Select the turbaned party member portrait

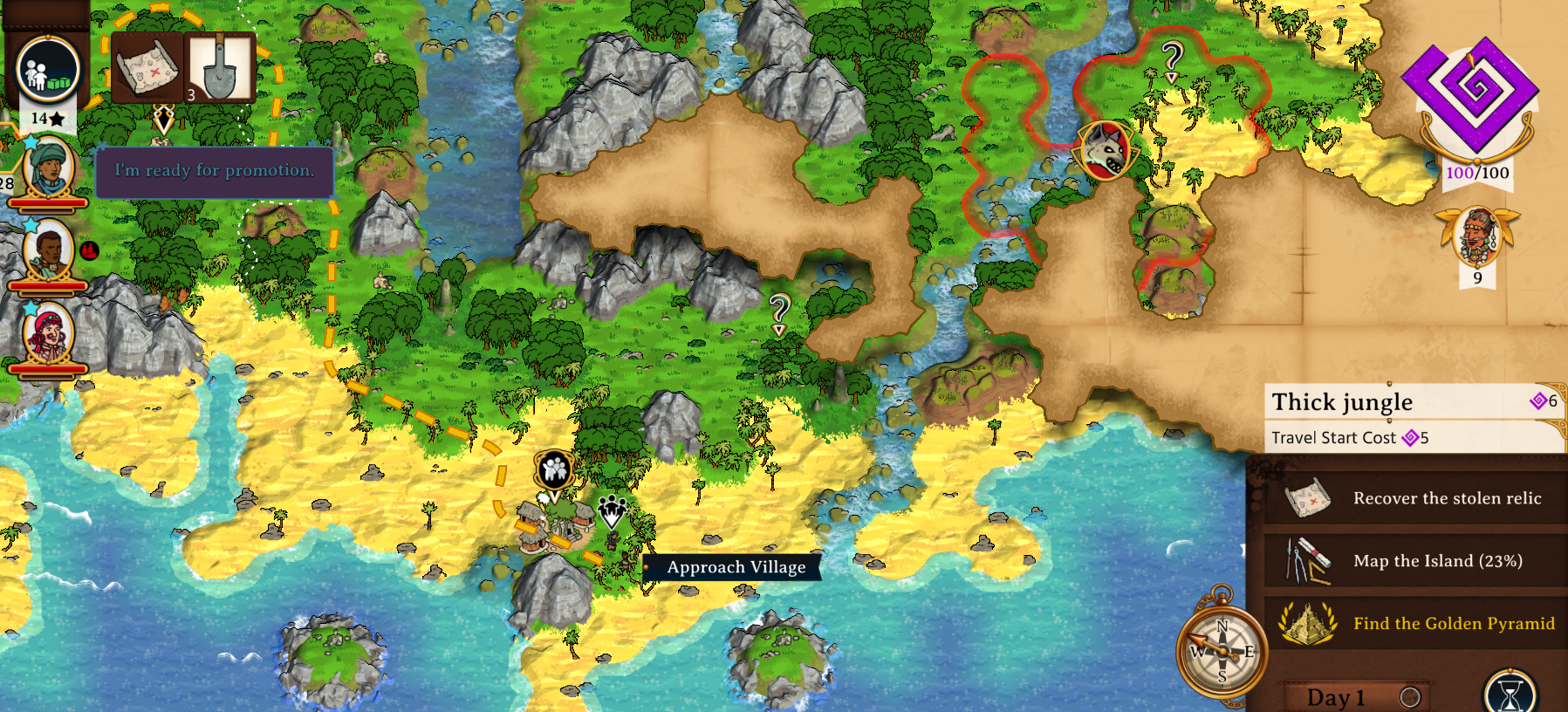[47, 168]
